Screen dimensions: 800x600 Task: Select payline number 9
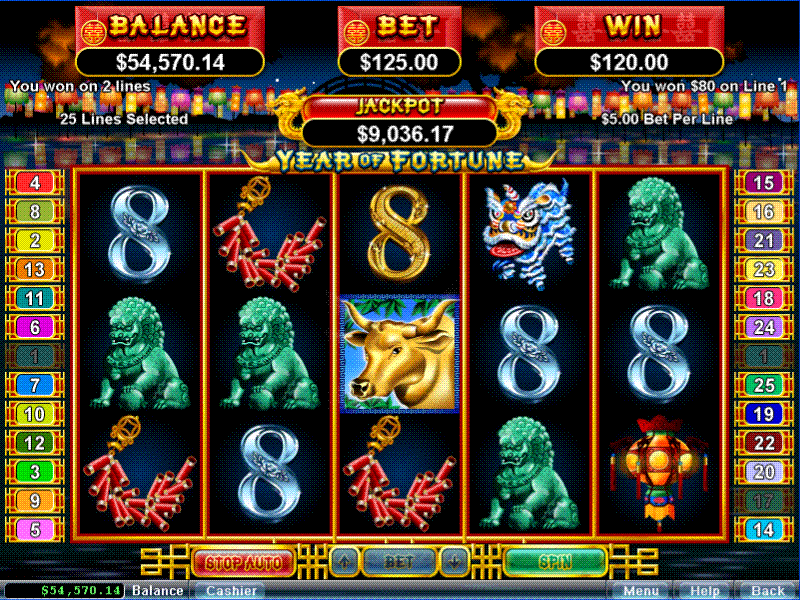pyautogui.click(x=35, y=501)
